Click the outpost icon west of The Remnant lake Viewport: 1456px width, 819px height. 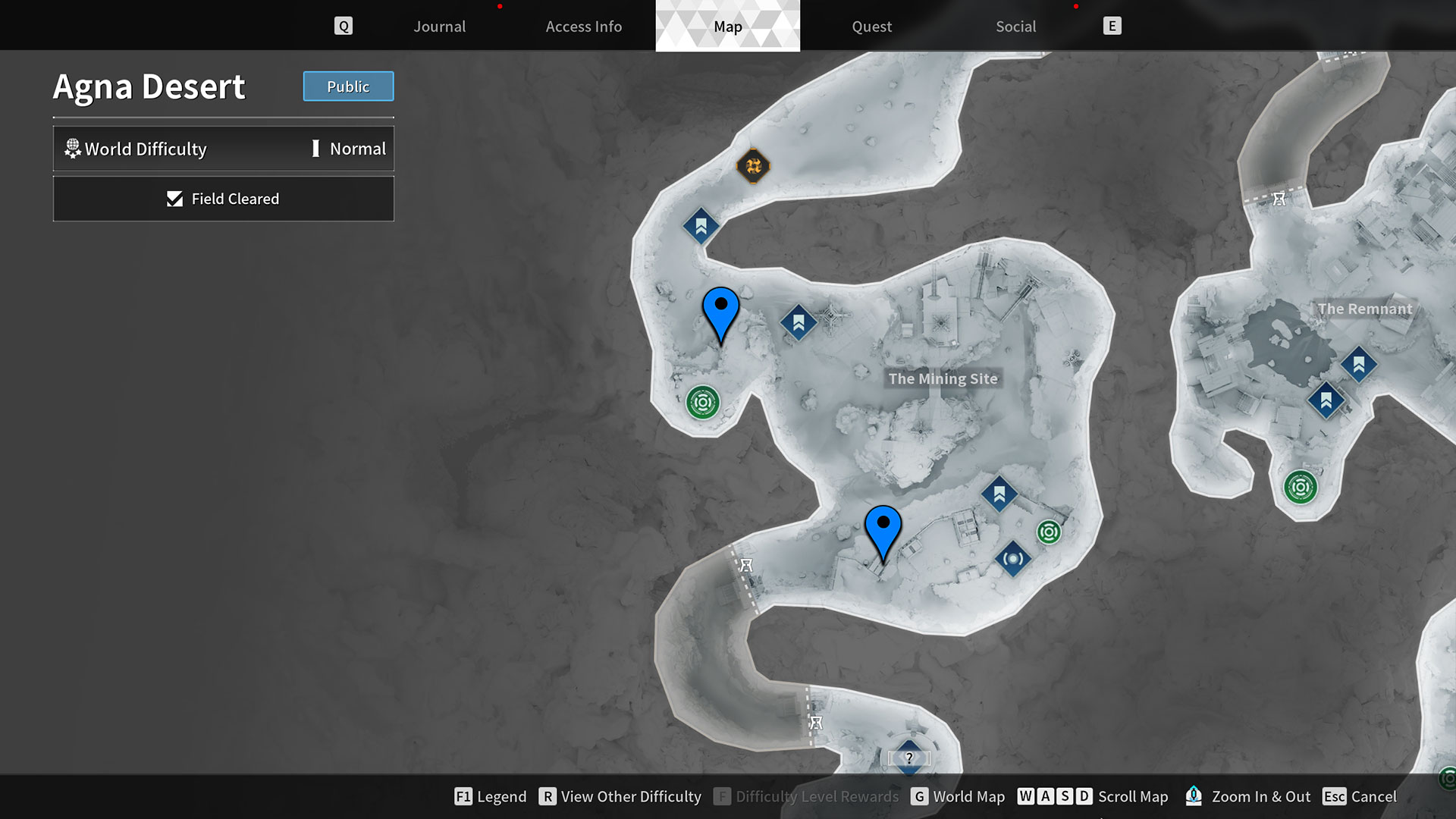1326,400
